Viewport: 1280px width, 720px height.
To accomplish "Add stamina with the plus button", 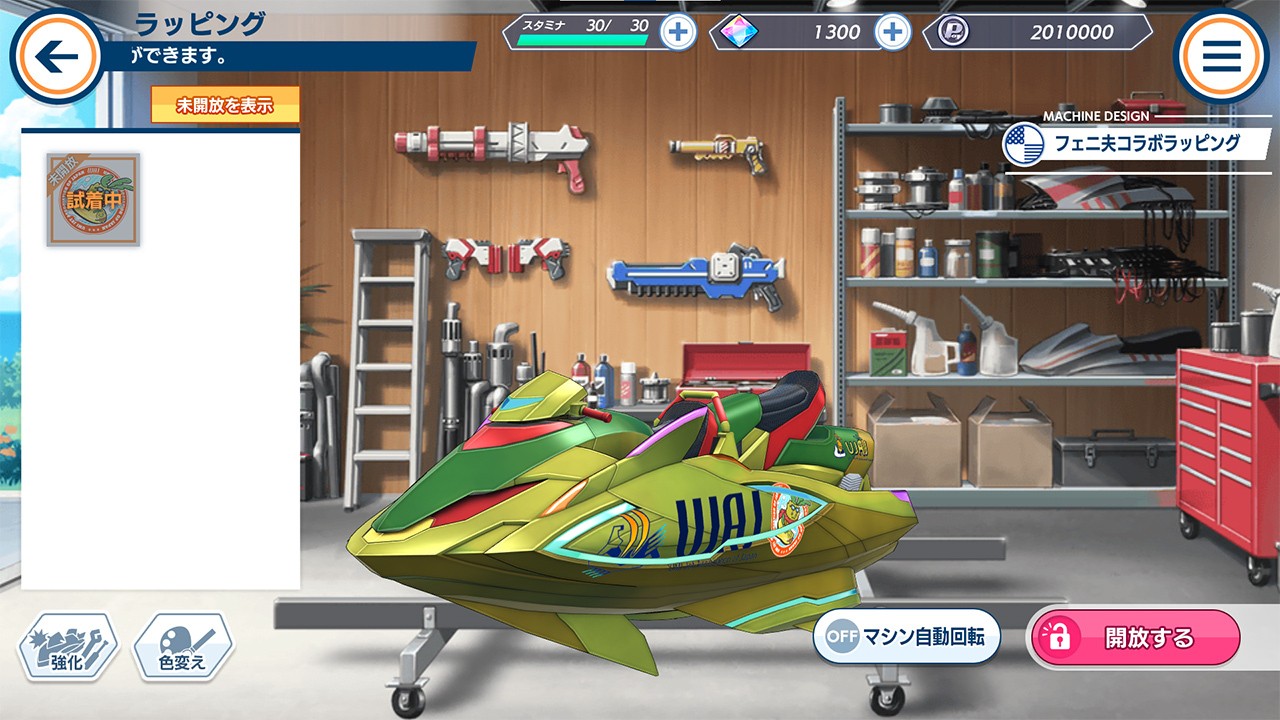I will point(678,32).
